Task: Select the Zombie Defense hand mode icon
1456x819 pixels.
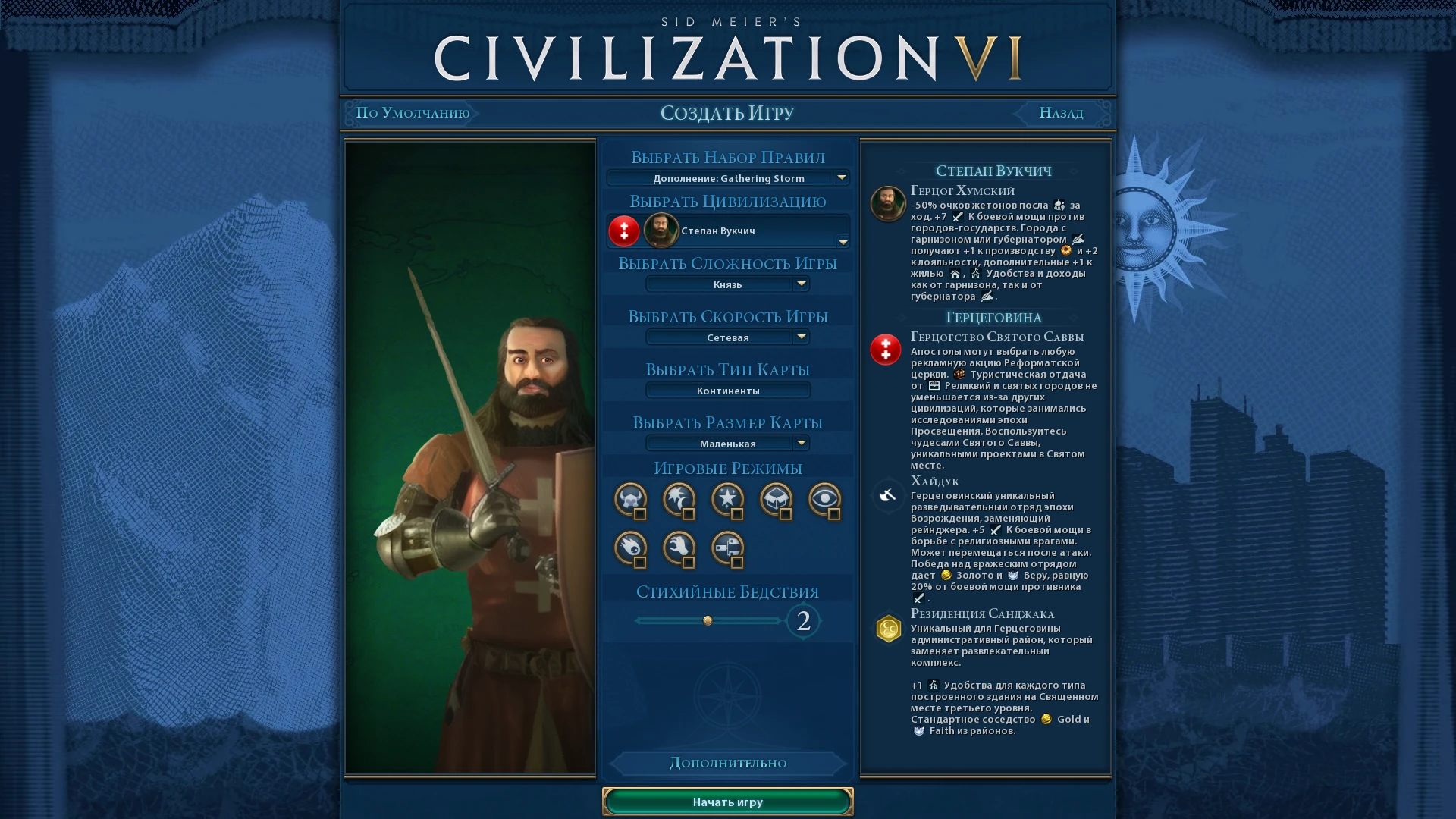Action: pyautogui.click(x=679, y=548)
